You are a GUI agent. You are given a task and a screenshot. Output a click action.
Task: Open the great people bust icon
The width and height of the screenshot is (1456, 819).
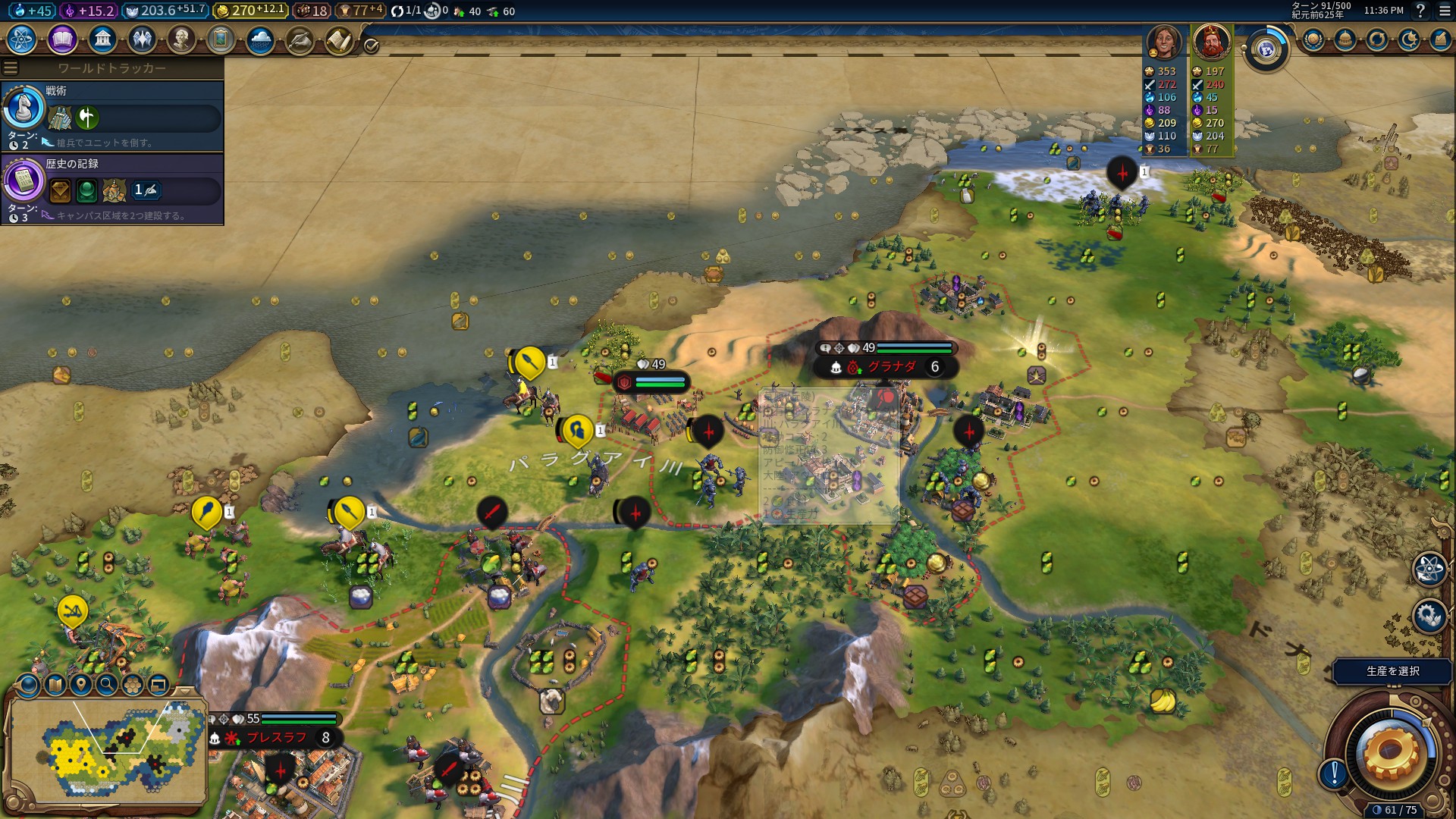pos(181,39)
